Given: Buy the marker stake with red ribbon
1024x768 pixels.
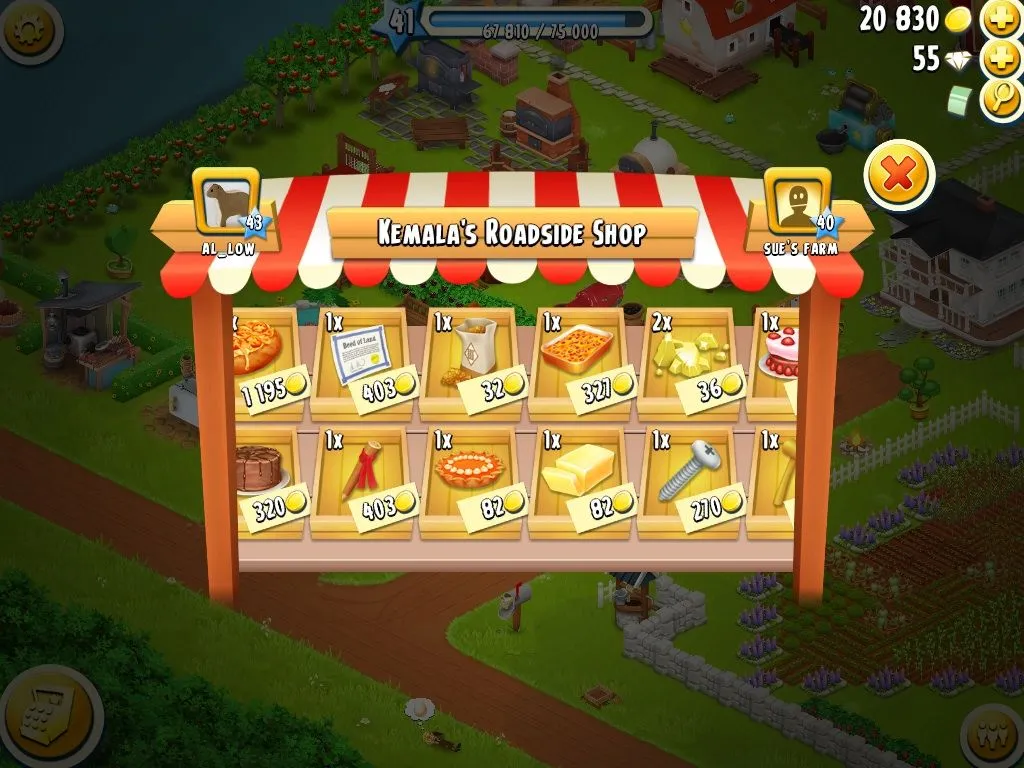Looking at the screenshot, I should [363, 482].
